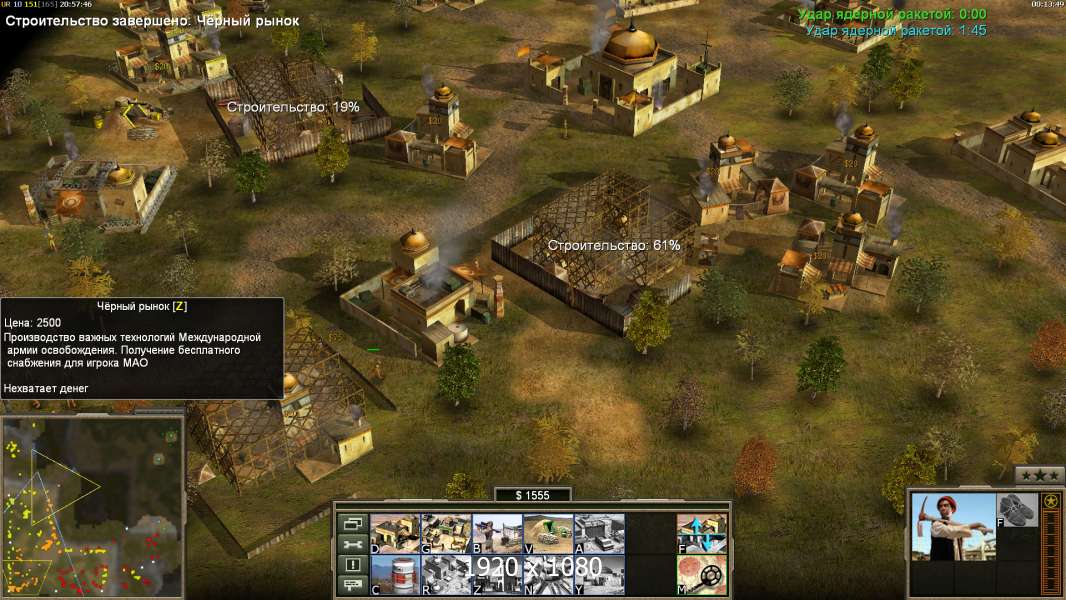
Task: Click the wrench repair button
Action: click(352, 544)
